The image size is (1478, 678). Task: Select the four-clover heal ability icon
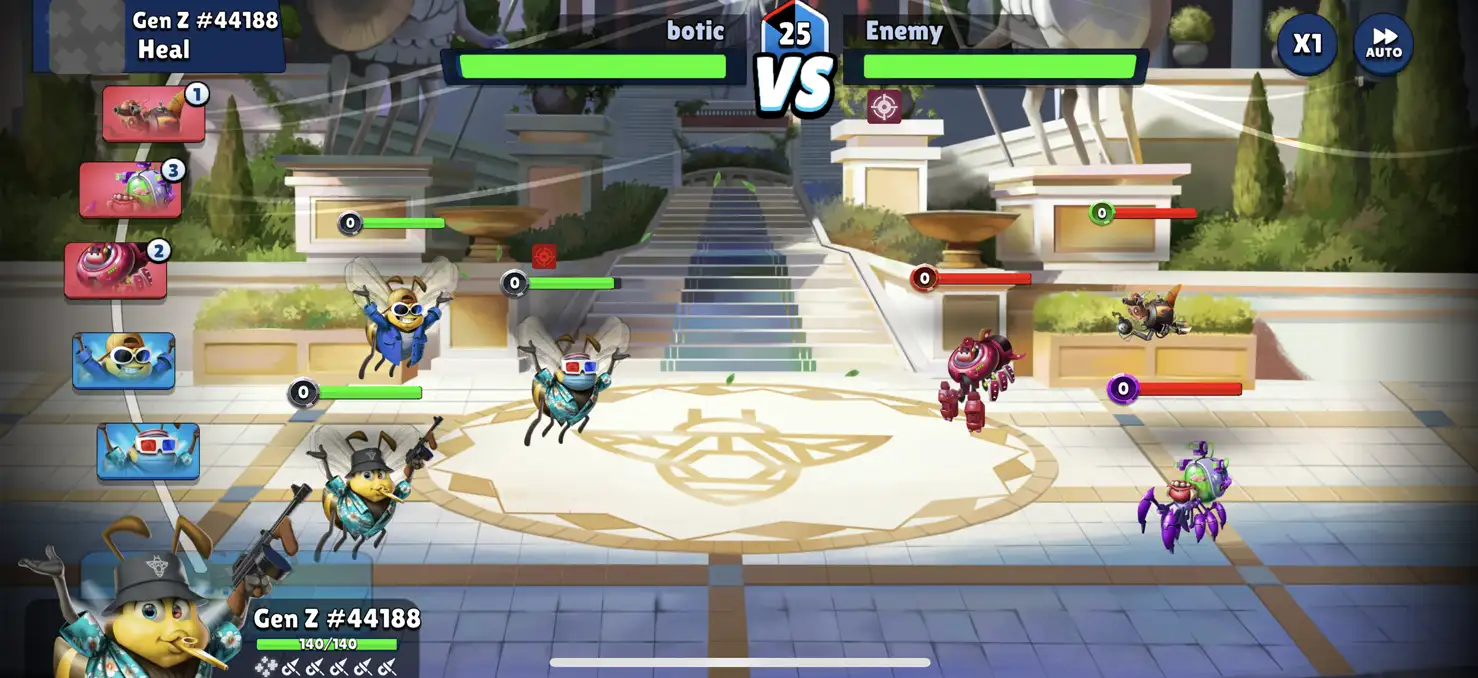(x=265, y=666)
